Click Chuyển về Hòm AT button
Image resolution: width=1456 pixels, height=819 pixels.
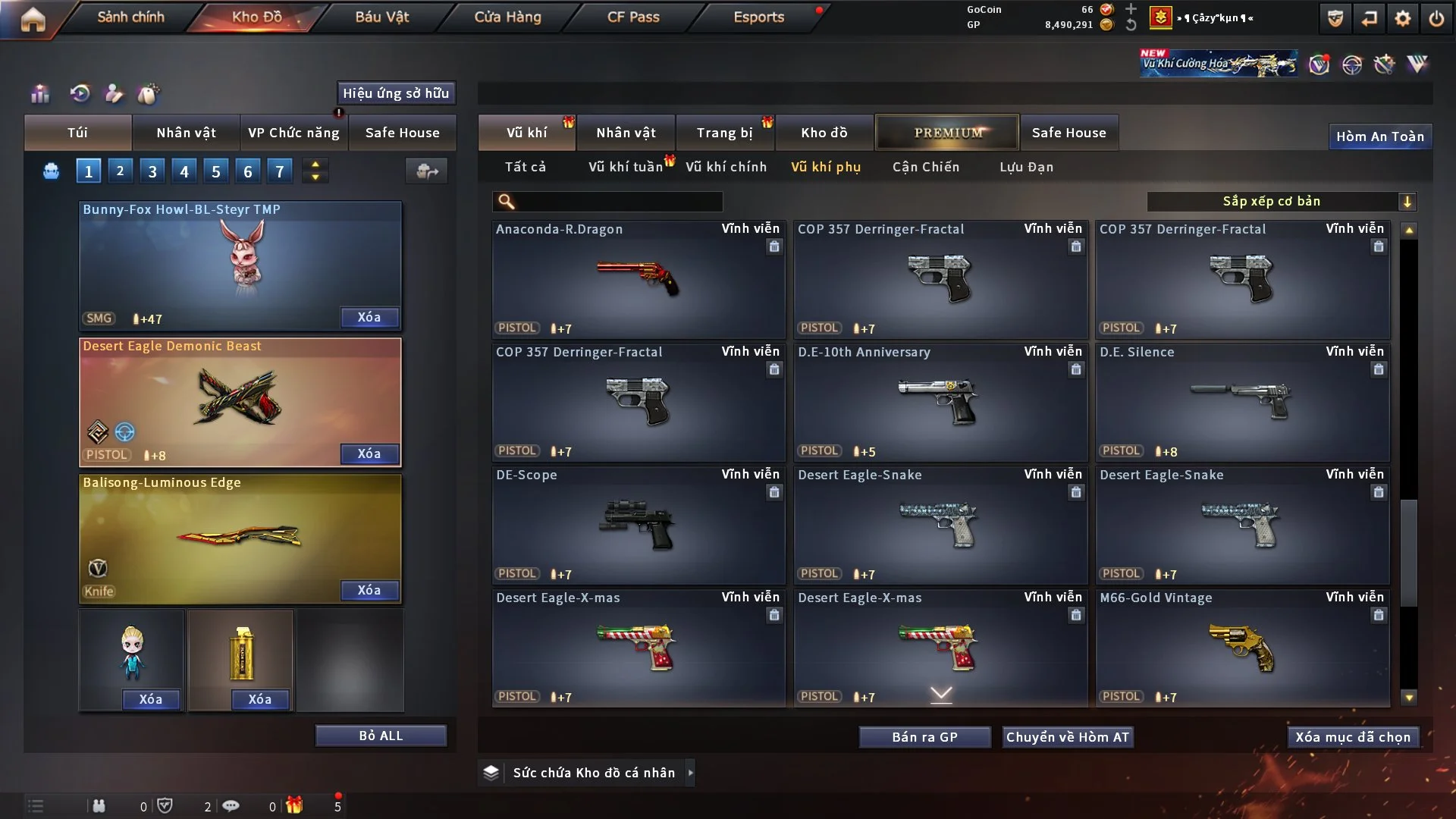coord(1067,737)
